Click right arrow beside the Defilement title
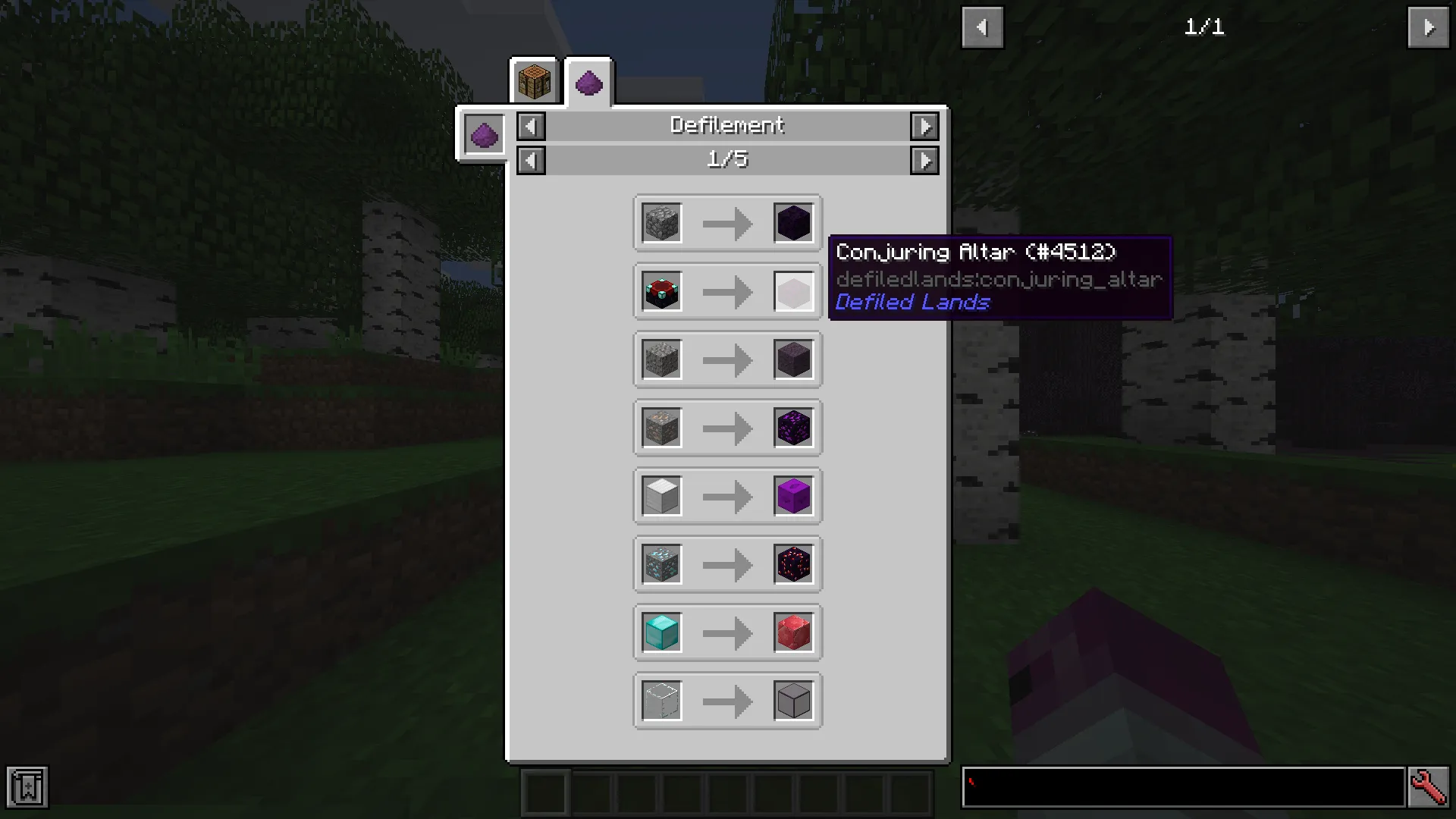This screenshot has width=1456, height=819. [924, 126]
